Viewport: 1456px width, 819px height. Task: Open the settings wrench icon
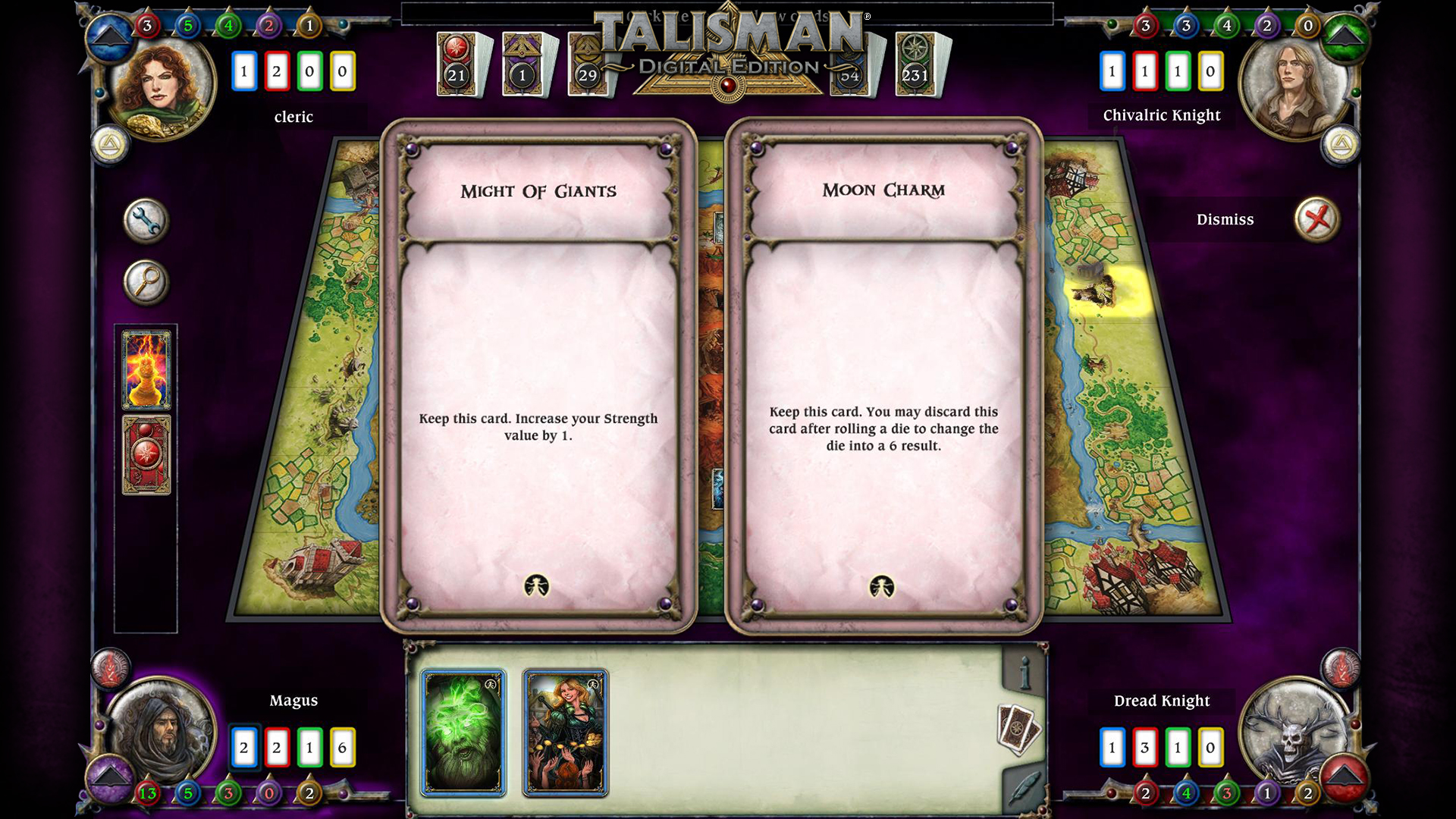[x=146, y=219]
